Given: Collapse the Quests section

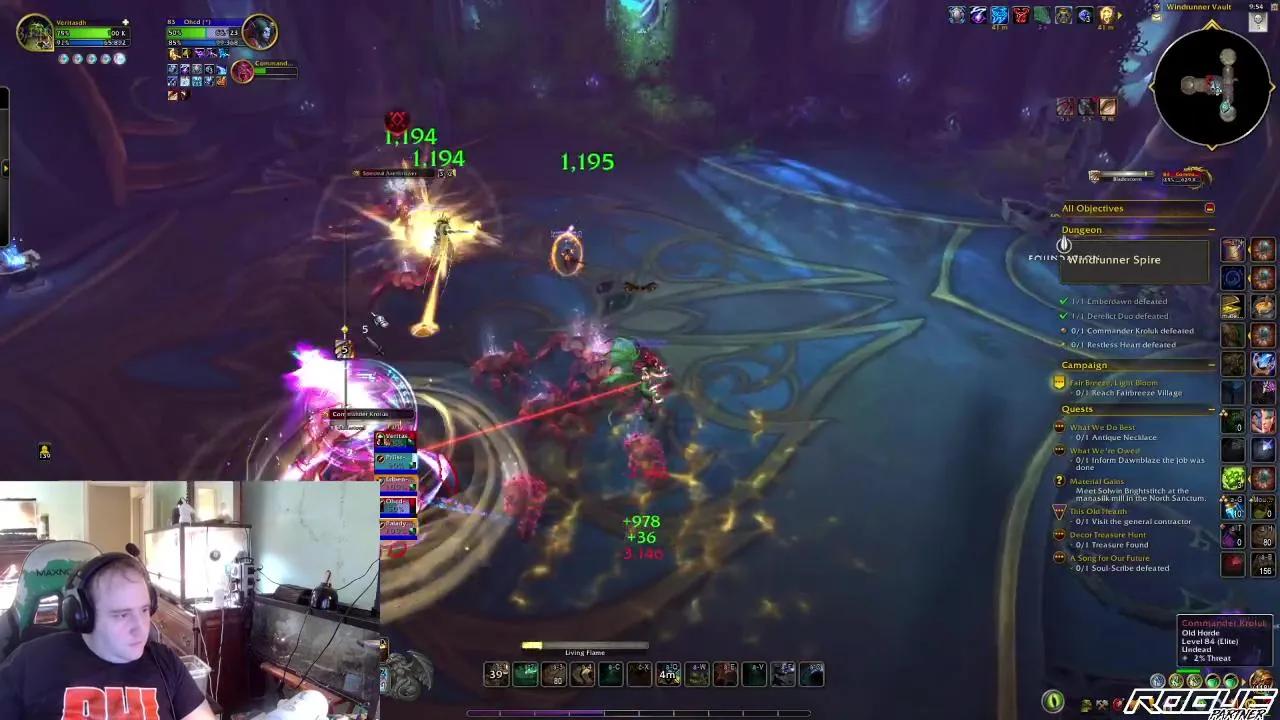Looking at the screenshot, I should point(1211,408).
